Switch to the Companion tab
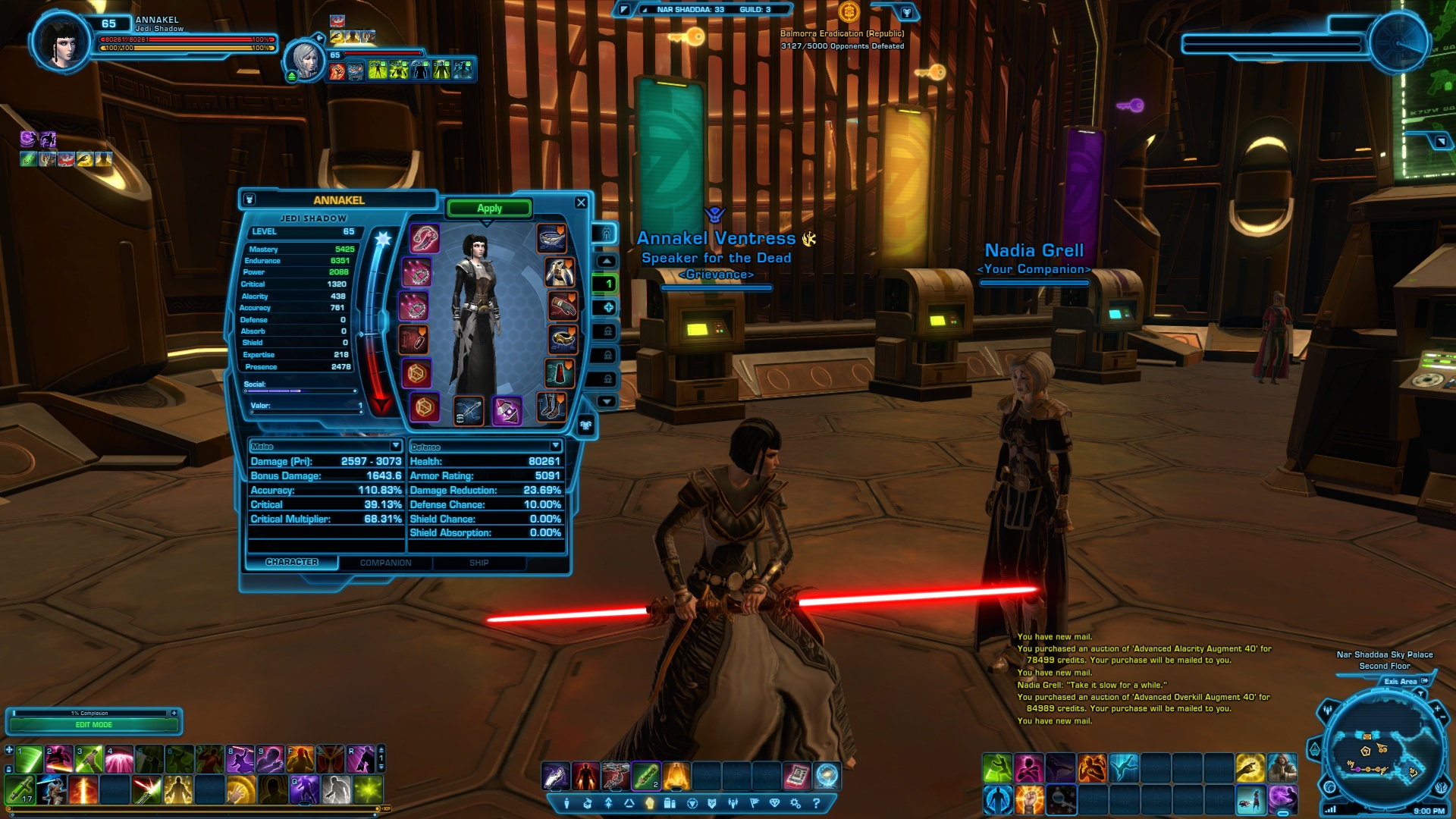1456x819 pixels. pos(385,563)
